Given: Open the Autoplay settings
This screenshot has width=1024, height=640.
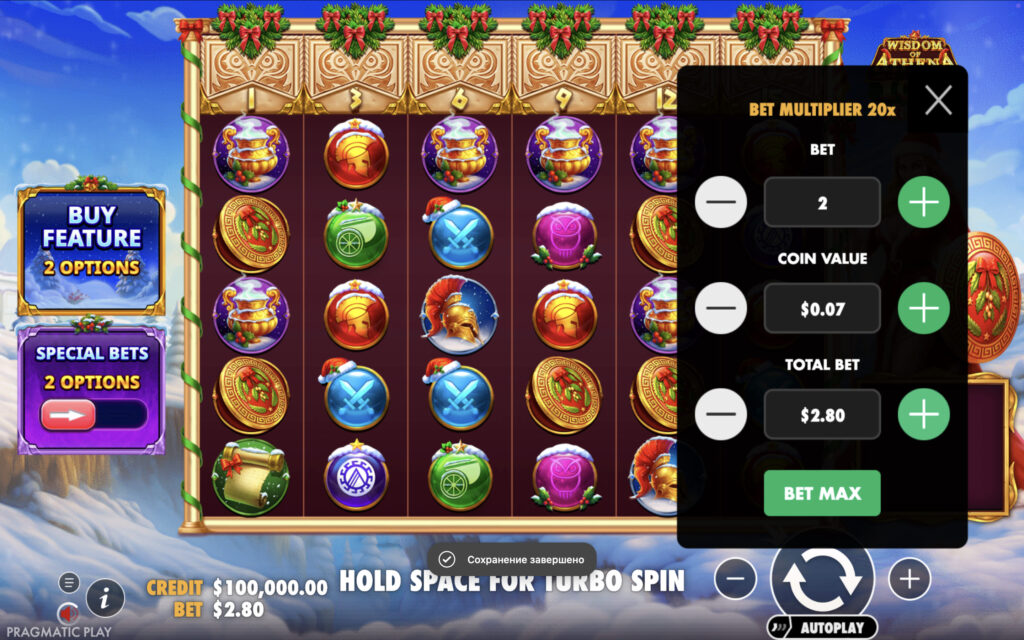Looking at the screenshot, I should (822, 628).
